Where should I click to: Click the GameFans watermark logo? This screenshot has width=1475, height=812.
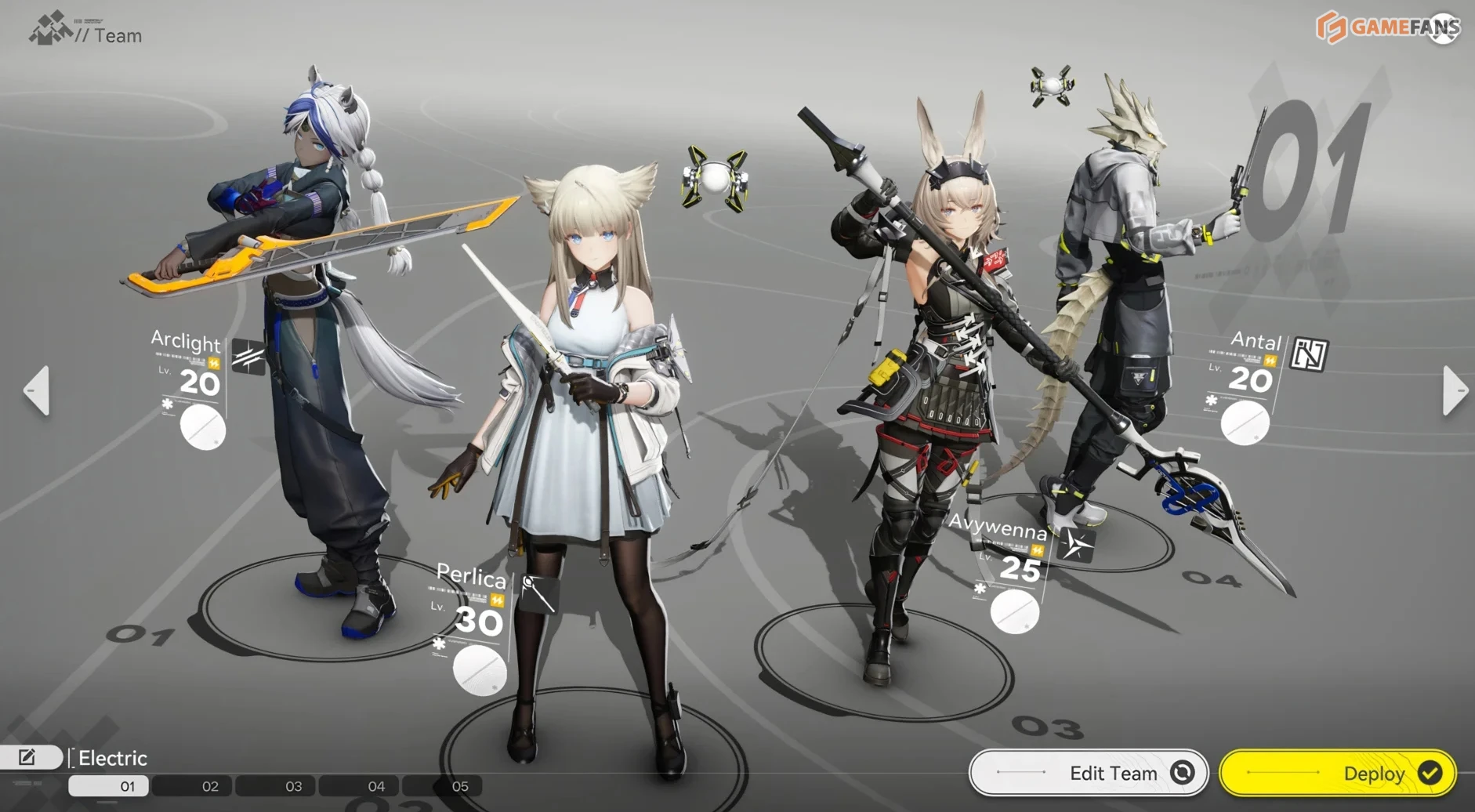point(1387,27)
